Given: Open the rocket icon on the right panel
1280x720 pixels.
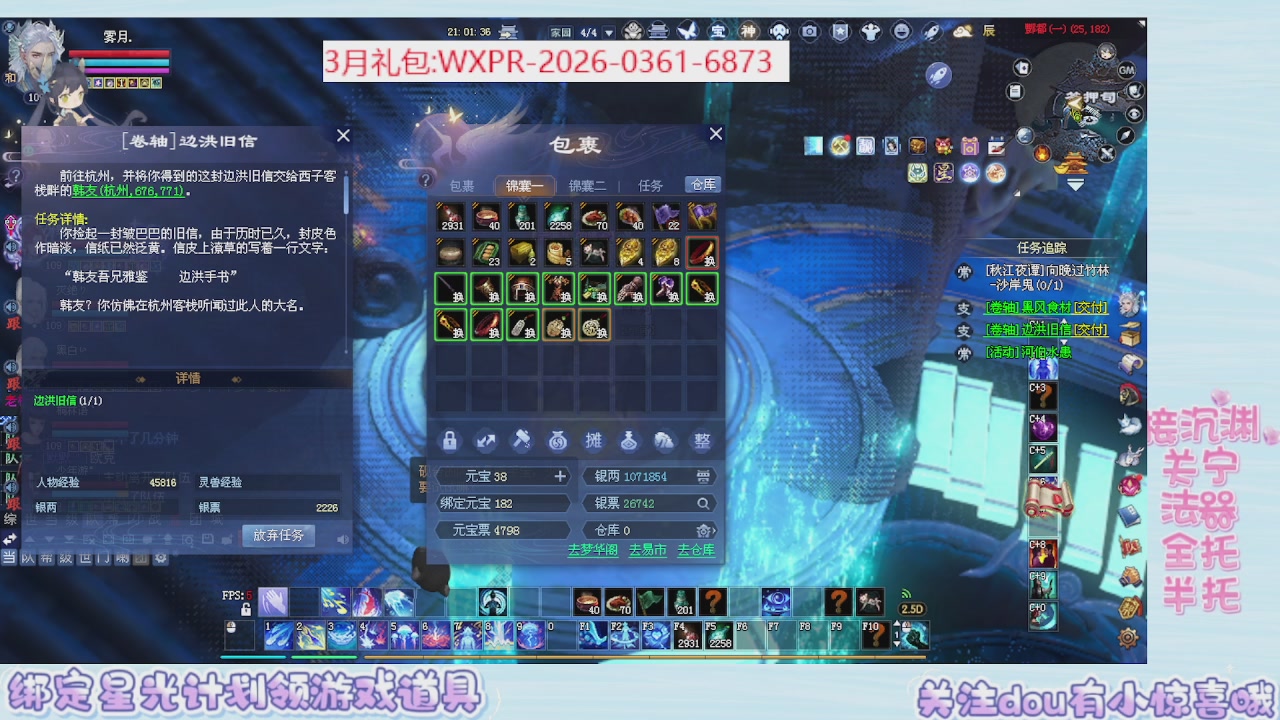Looking at the screenshot, I should (931, 32).
